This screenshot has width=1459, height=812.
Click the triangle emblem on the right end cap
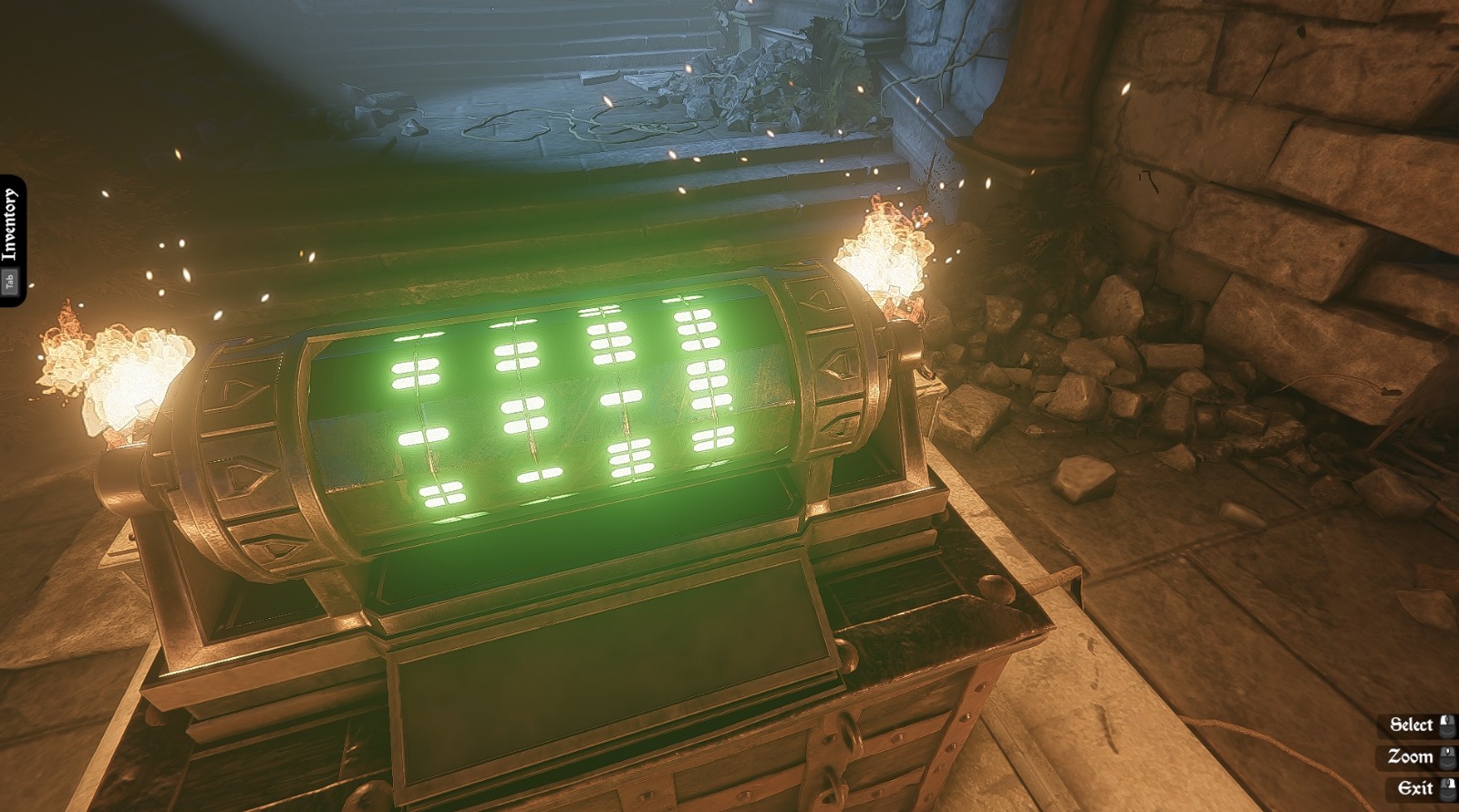click(814, 301)
